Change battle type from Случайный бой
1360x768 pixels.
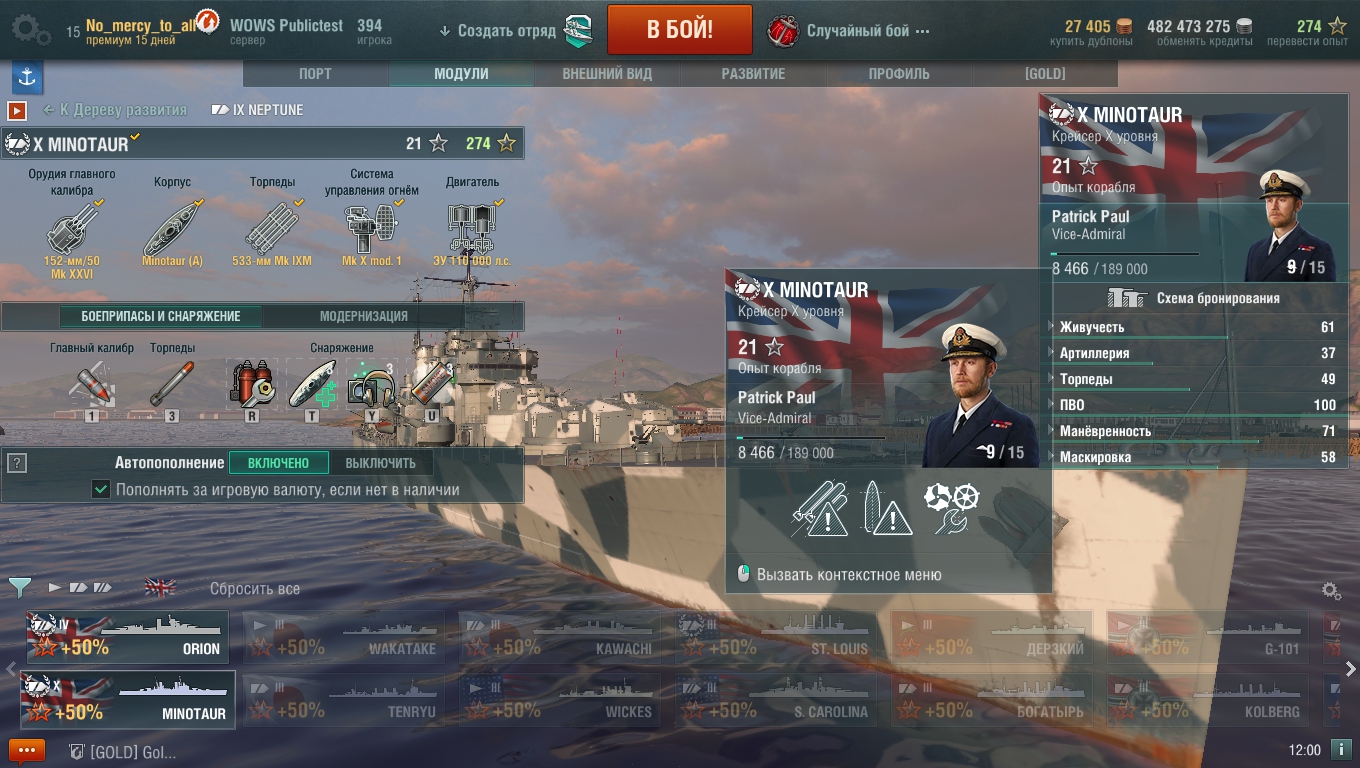click(x=857, y=30)
